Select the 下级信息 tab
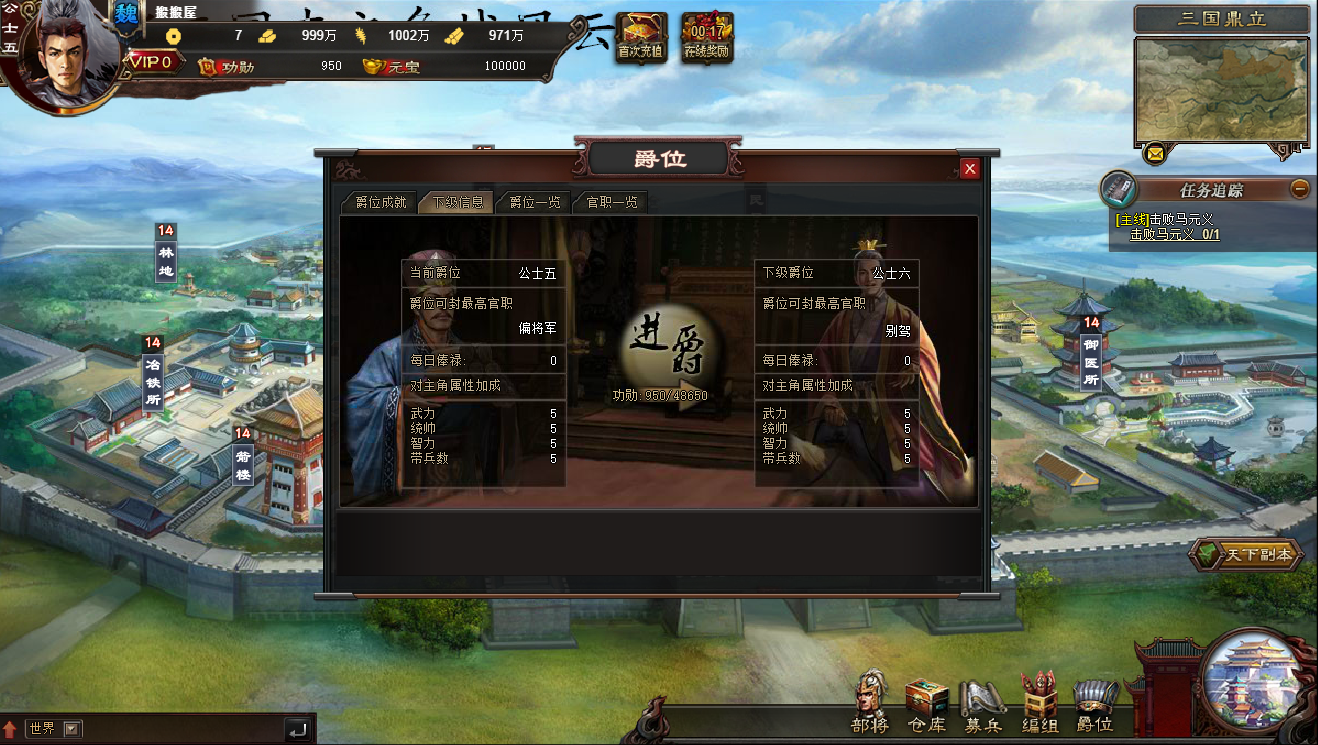Screen dimensions: 1318x745 coord(457,202)
